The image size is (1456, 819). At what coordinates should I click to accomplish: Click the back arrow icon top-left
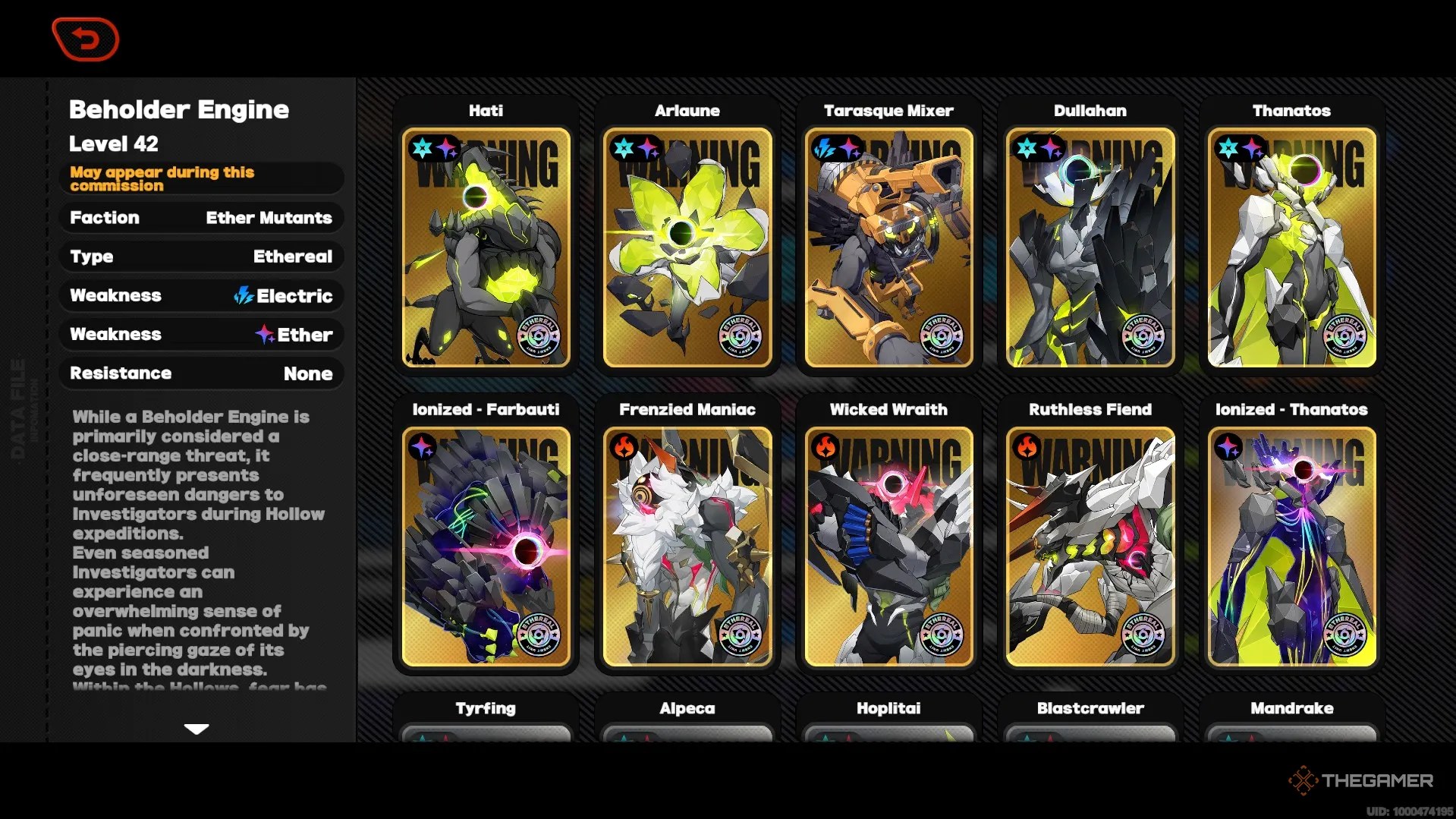85,39
